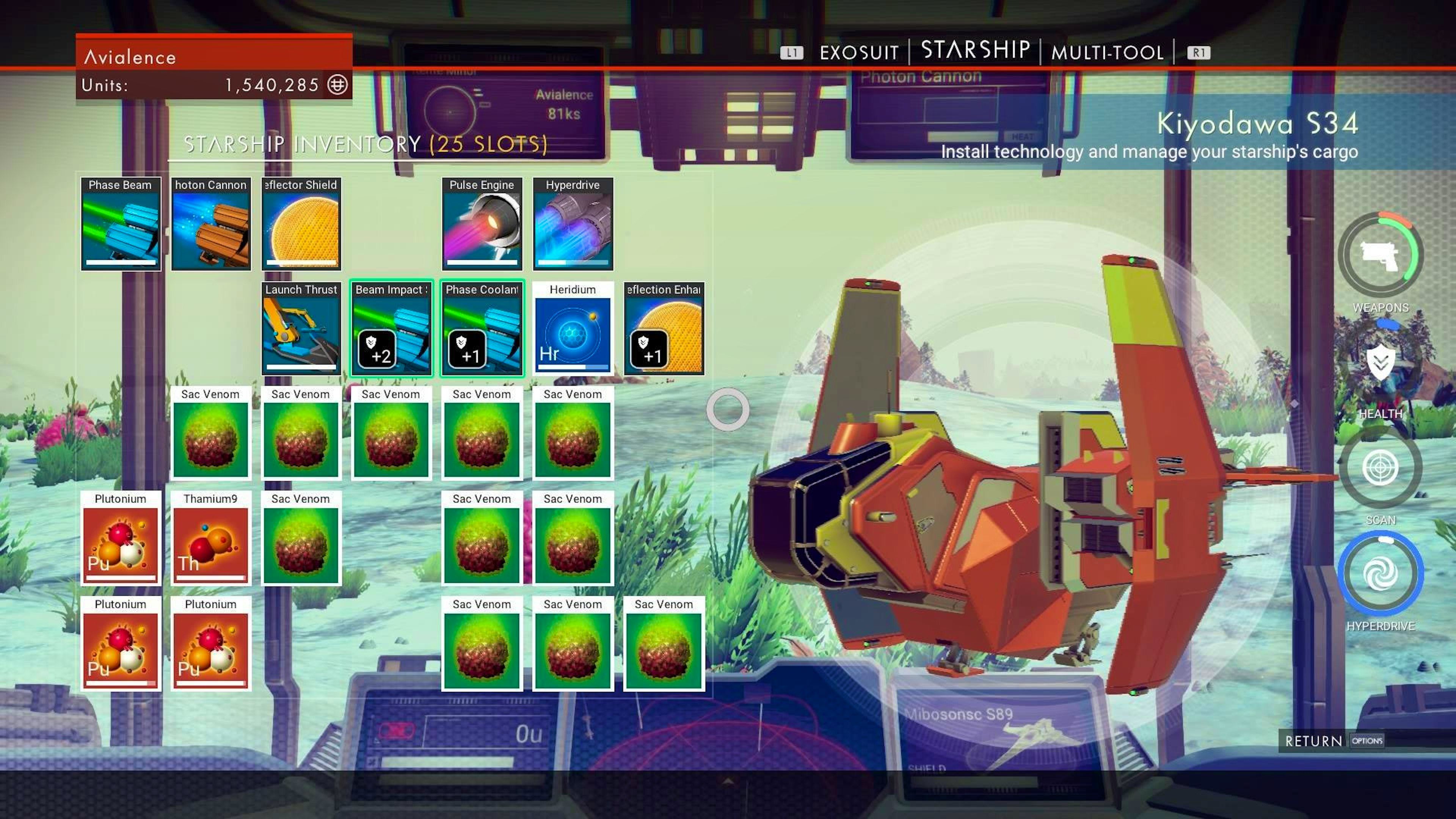Screen dimensions: 1456x819
Task: Open the OPTIONS control next to Return
Action: coord(1367,741)
